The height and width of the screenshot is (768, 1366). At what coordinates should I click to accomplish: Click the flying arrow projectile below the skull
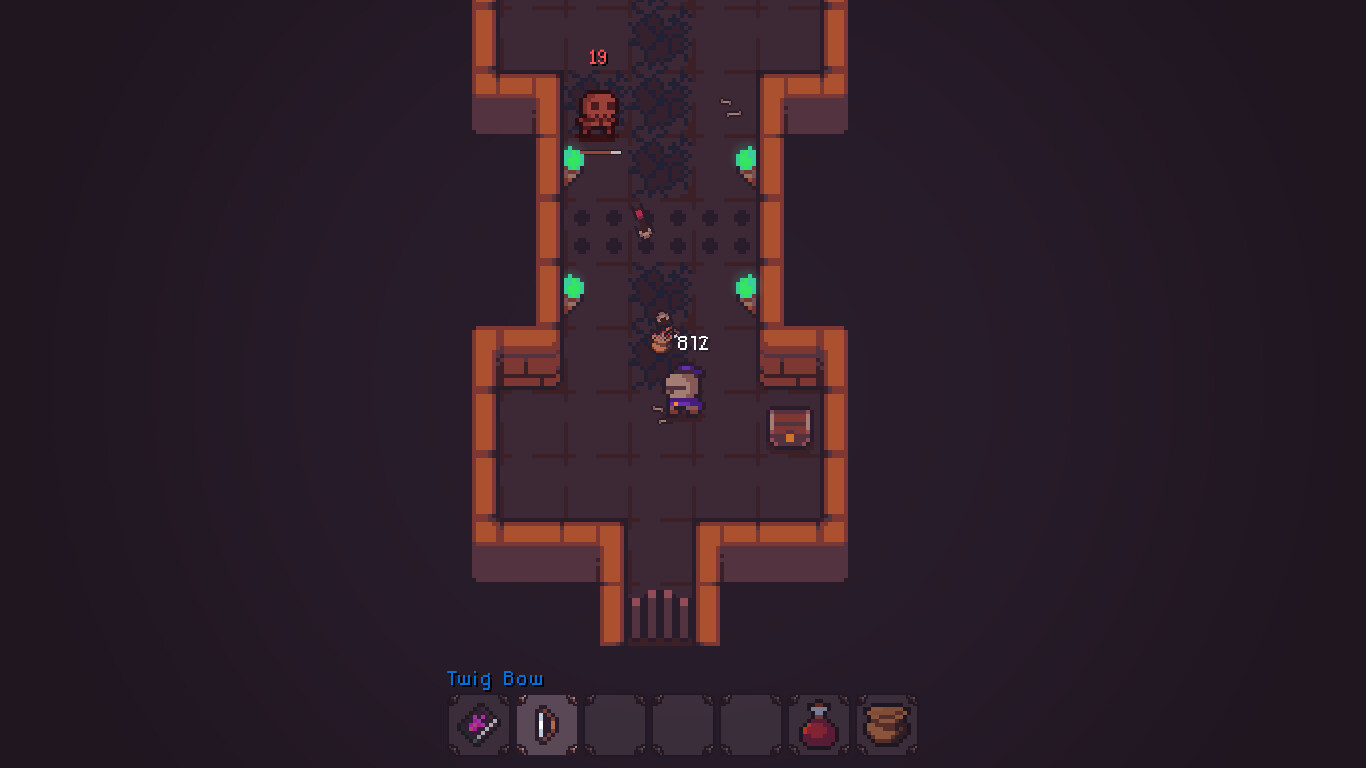click(x=640, y=225)
